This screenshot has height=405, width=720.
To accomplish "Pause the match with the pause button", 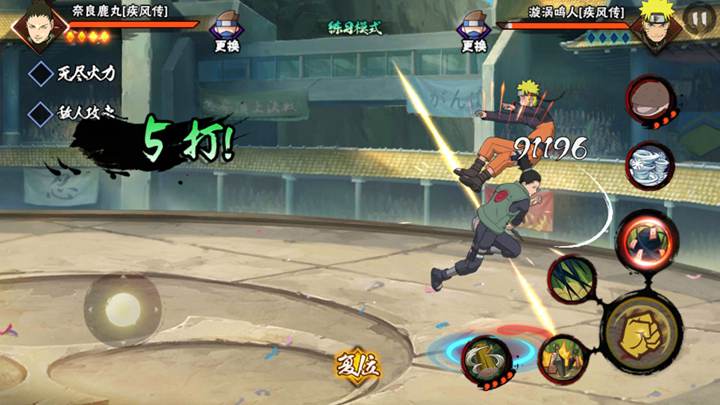I will (x=698, y=17).
